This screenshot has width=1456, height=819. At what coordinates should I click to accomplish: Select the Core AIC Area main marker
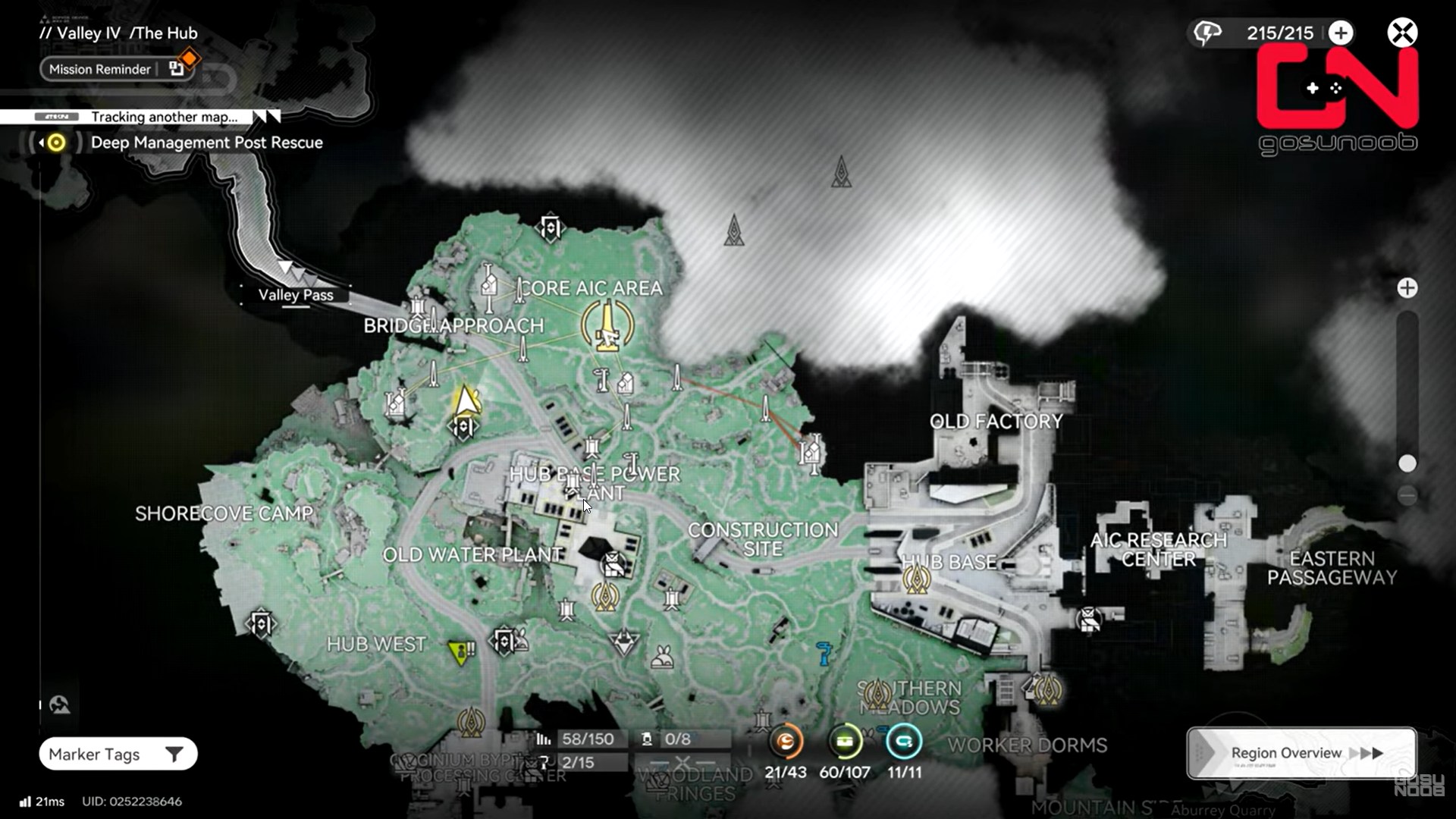tap(607, 326)
